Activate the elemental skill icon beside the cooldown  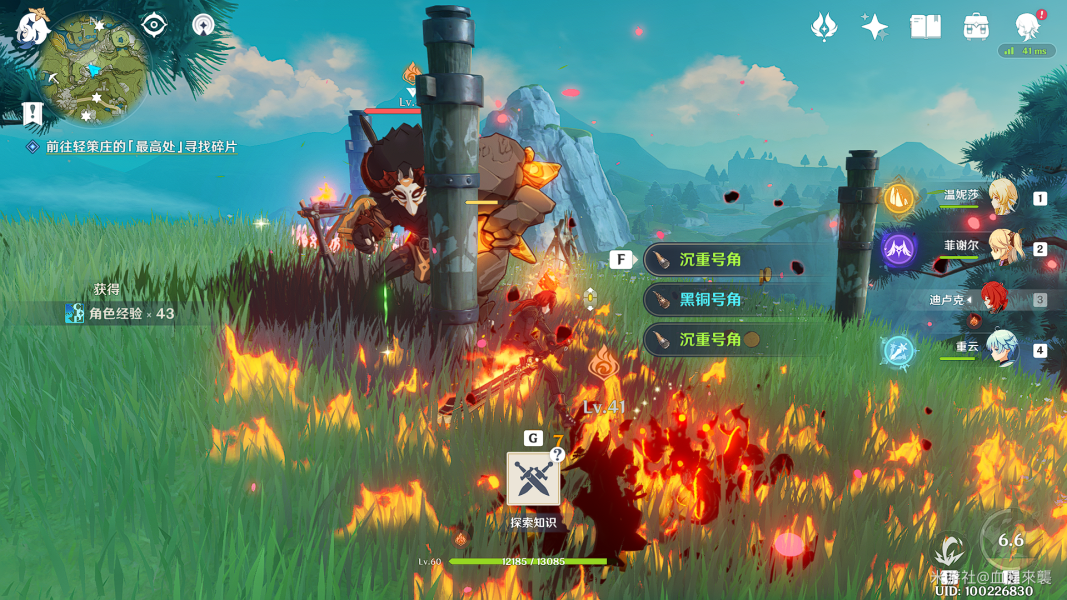(x=948, y=552)
